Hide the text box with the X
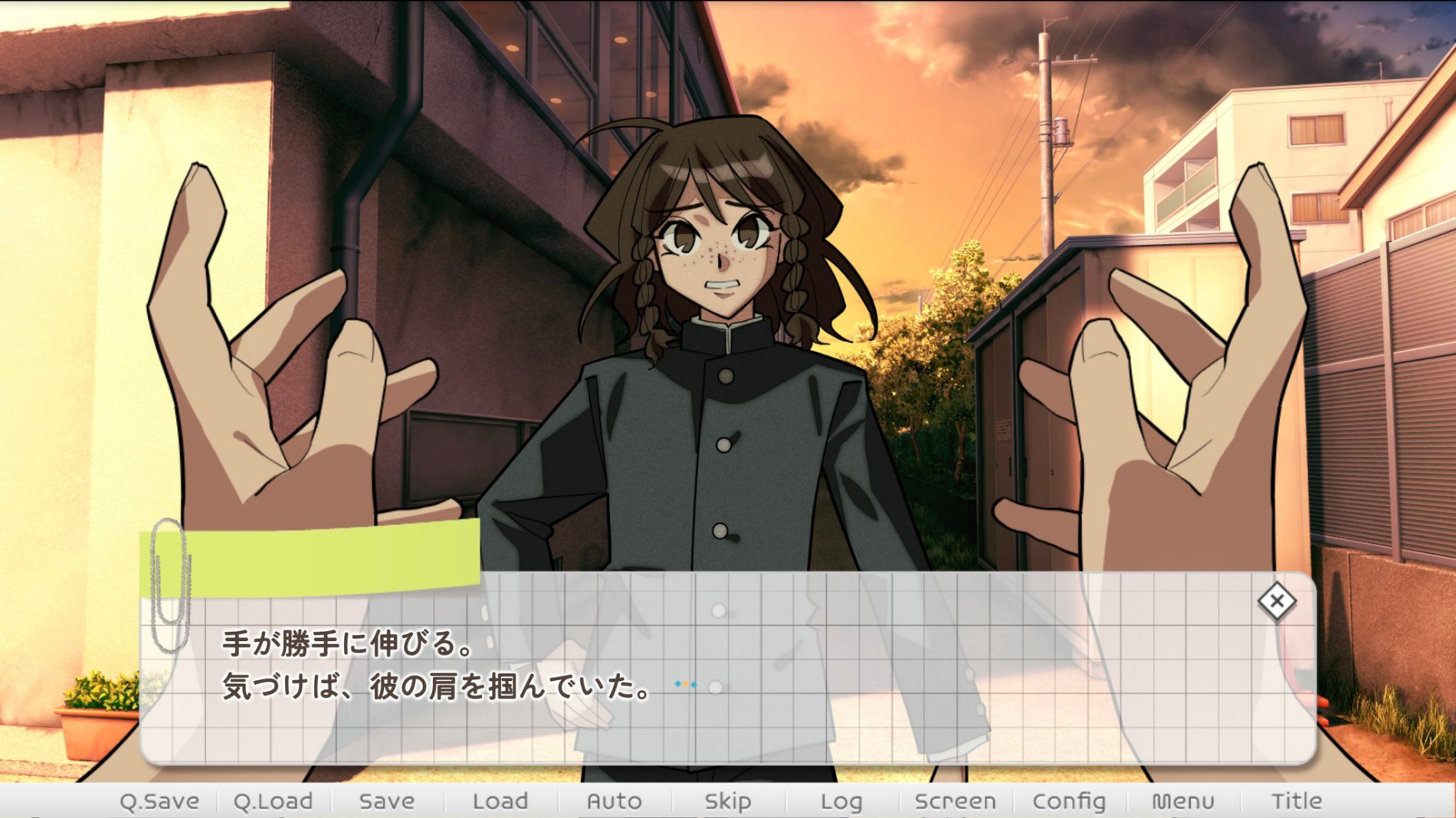The width and height of the screenshot is (1456, 818). pyautogui.click(x=1276, y=601)
